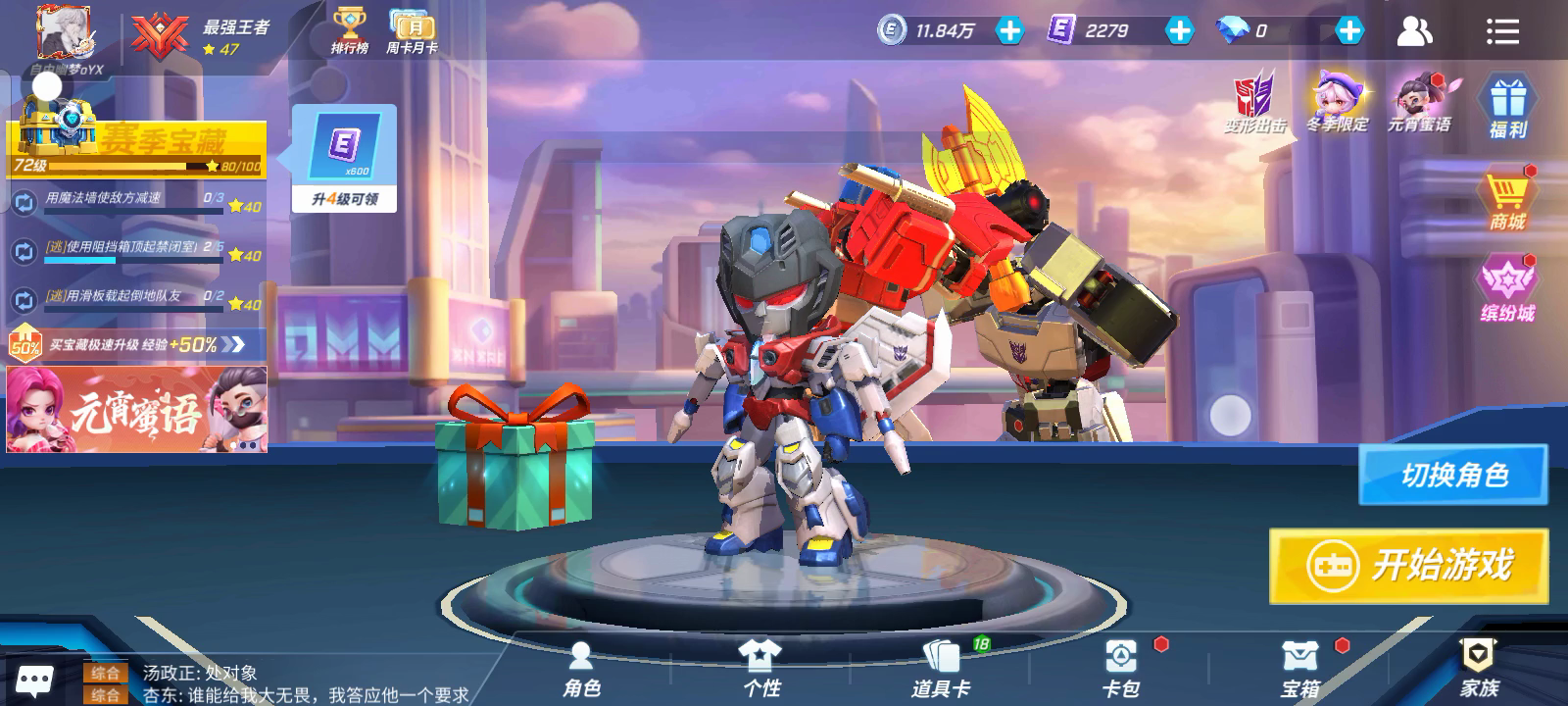Open the 家族 clan tab

pyautogui.click(x=1479, y=669)
